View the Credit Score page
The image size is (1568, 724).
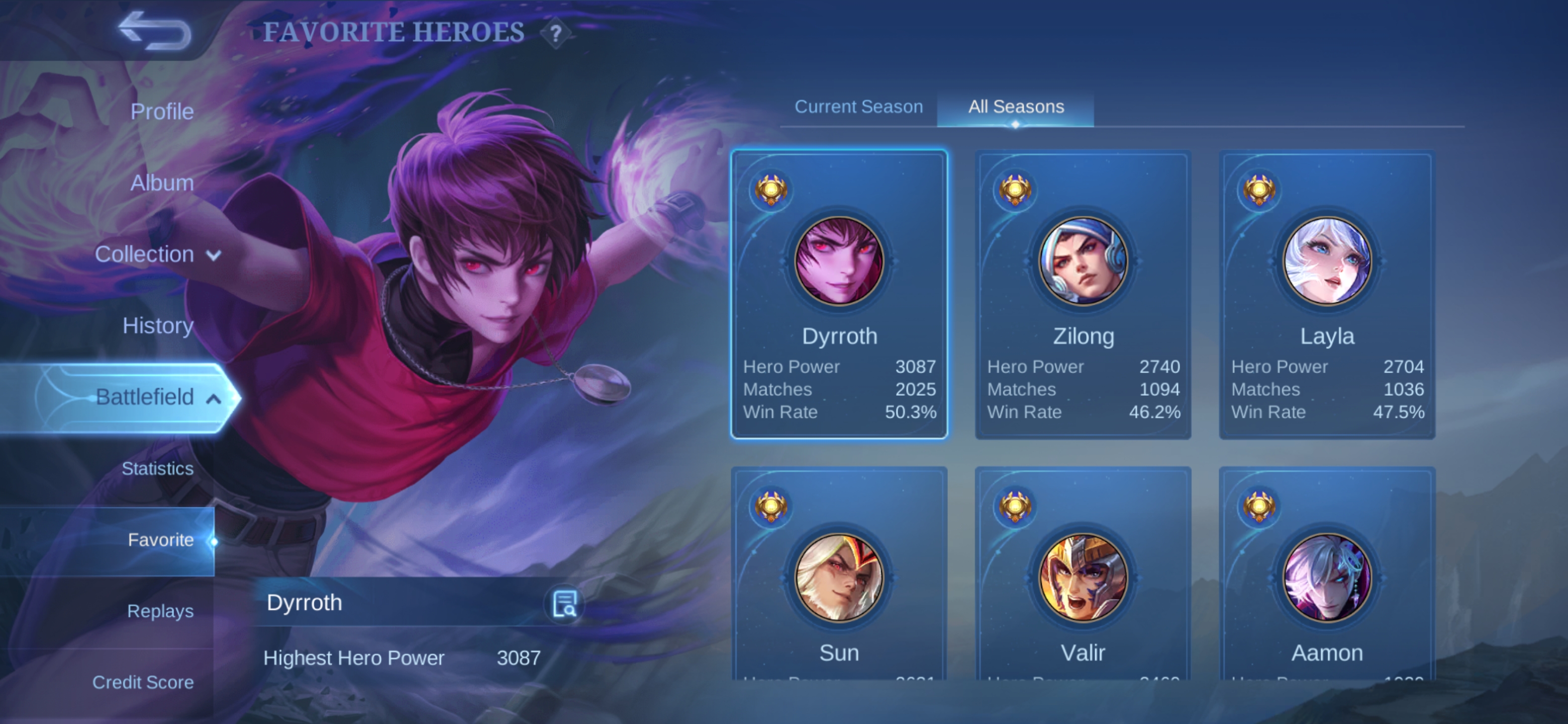(x=142, y=682)
